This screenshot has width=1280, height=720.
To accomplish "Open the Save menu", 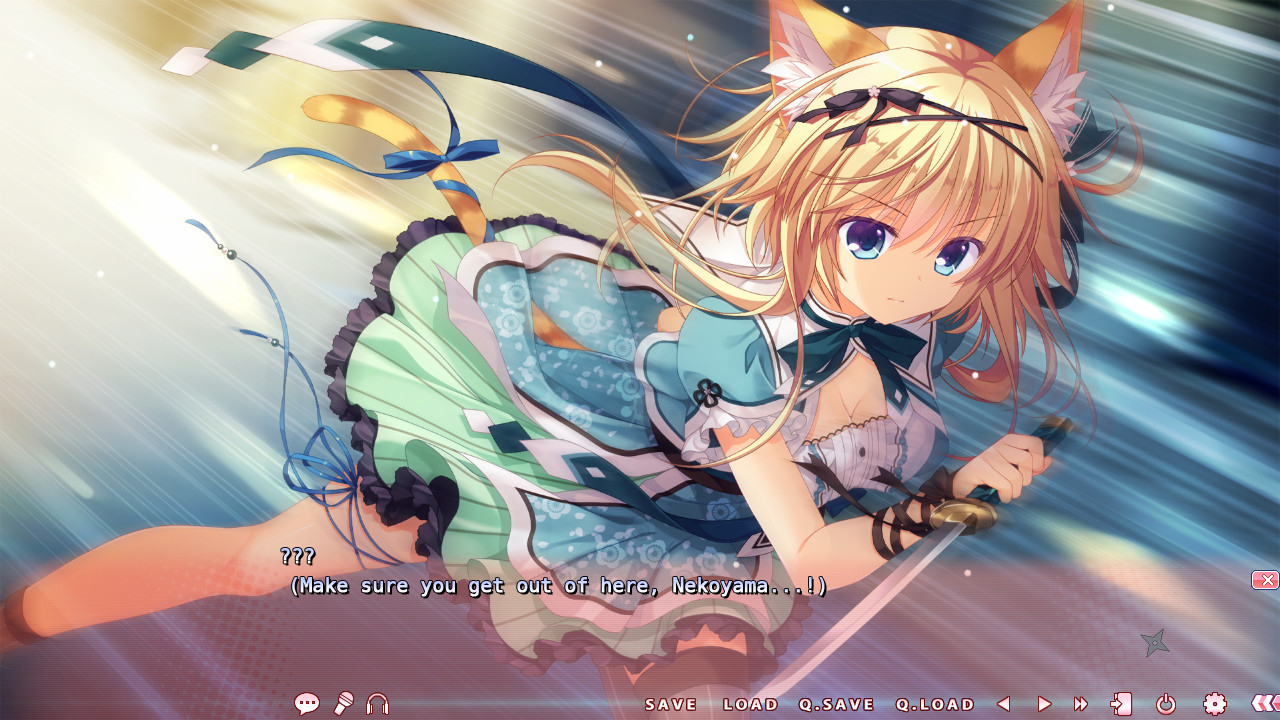I will click(671, 704).
